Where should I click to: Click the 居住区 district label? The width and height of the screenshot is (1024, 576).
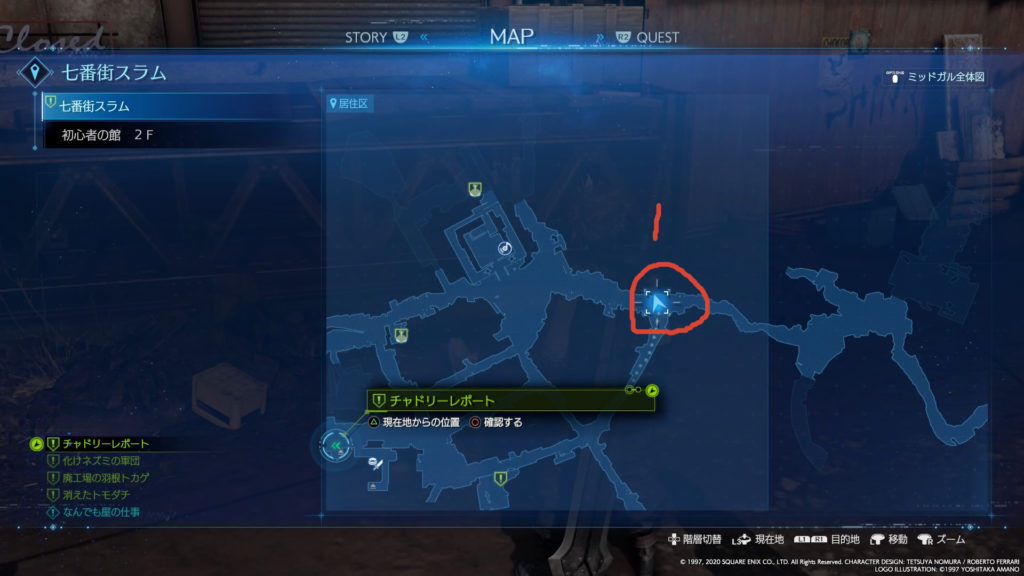pyautogui.click(x=351, y=104)
